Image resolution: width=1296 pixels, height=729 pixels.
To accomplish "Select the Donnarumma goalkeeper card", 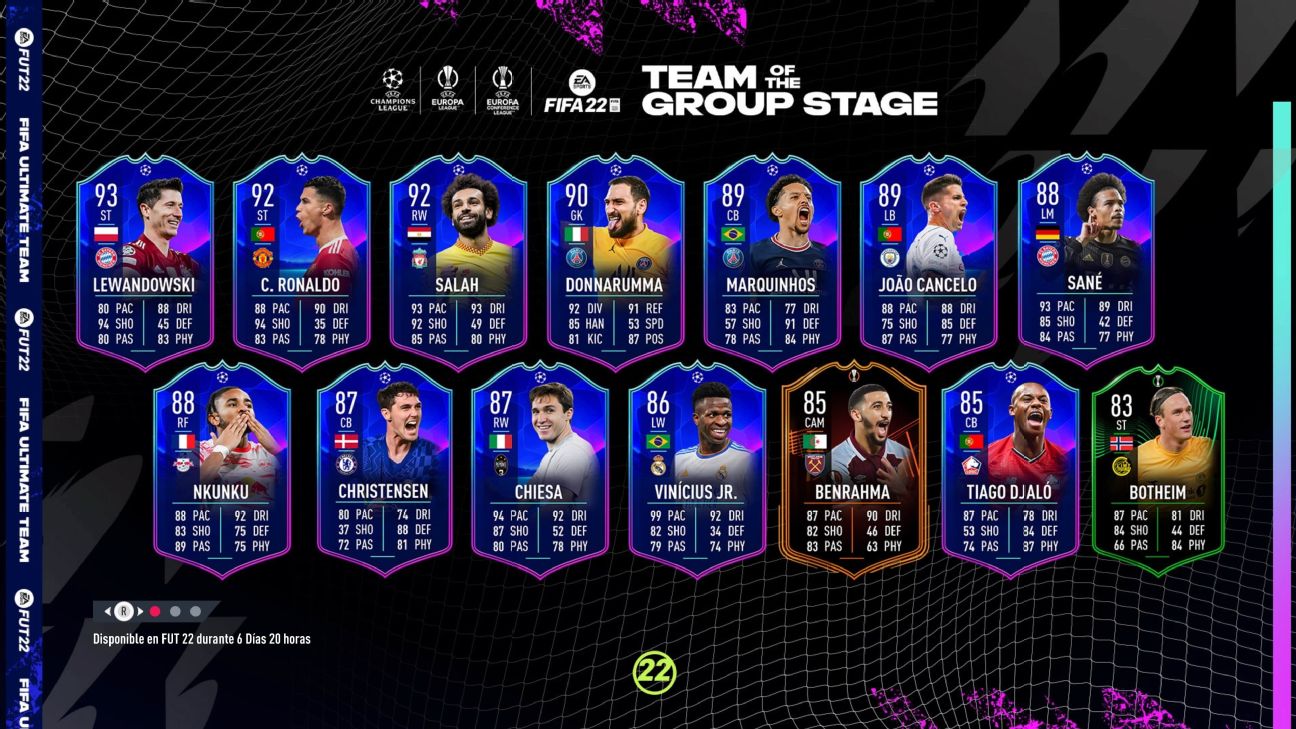I will (615, 262).
